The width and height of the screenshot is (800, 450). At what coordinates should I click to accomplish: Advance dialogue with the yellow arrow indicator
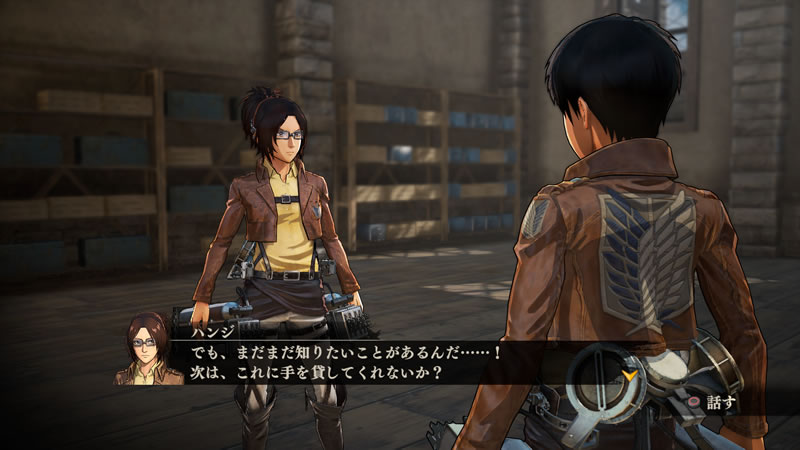point(630,375)
